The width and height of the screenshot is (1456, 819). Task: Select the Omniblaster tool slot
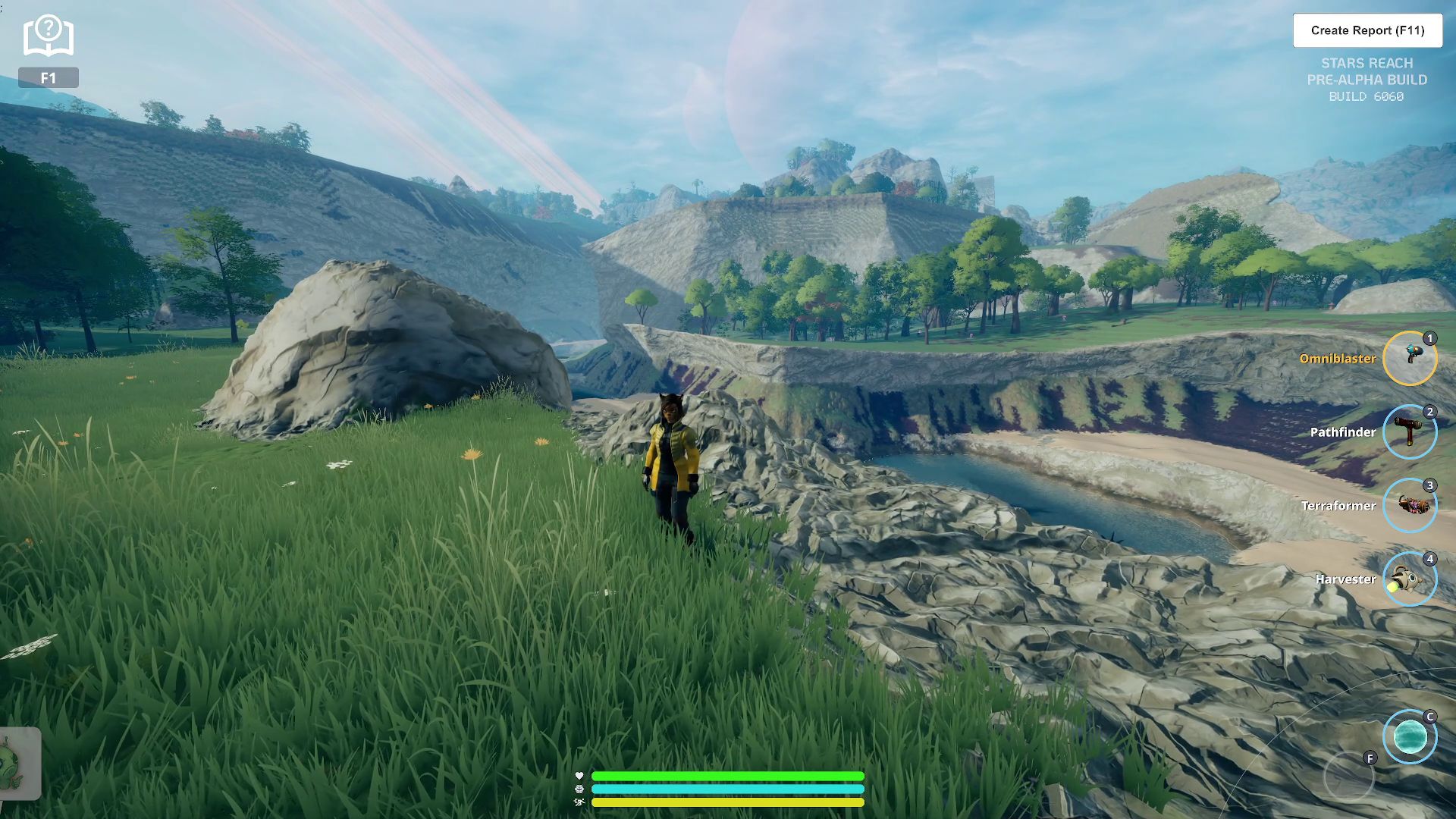[1409, 358]
